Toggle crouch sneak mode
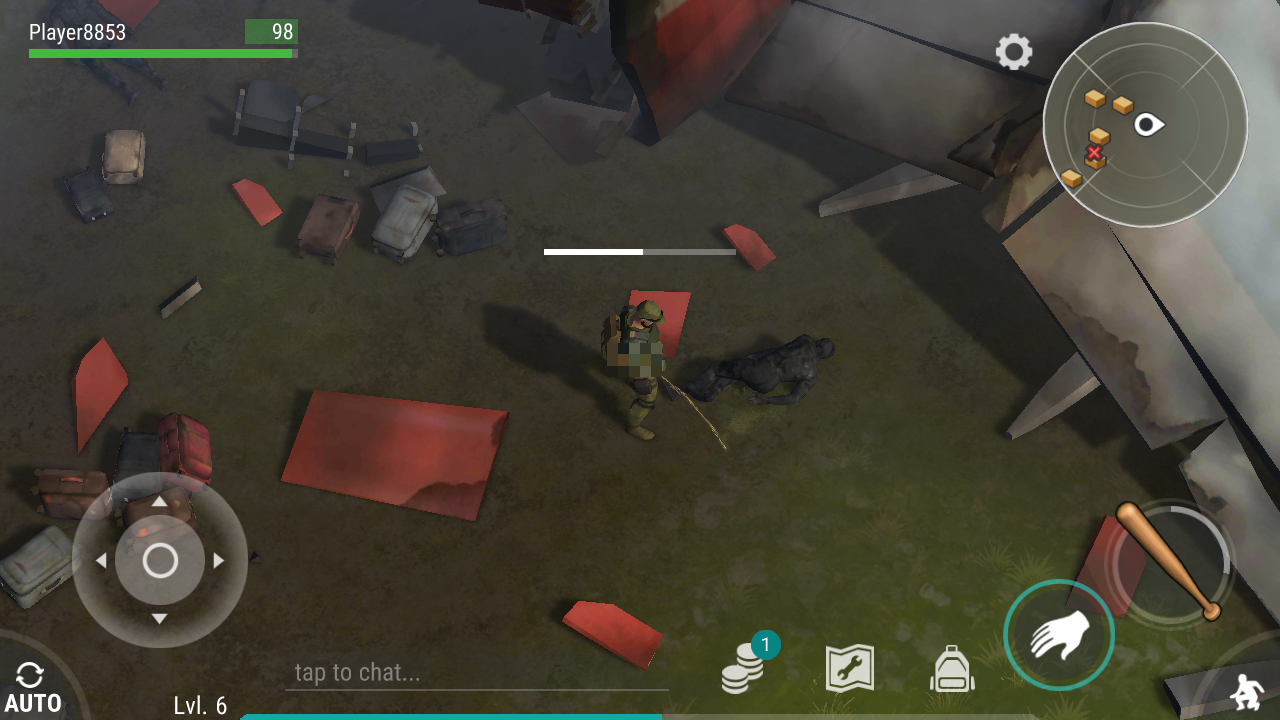This screenshot has width=1280, height=720. (x=1246, y=692)
